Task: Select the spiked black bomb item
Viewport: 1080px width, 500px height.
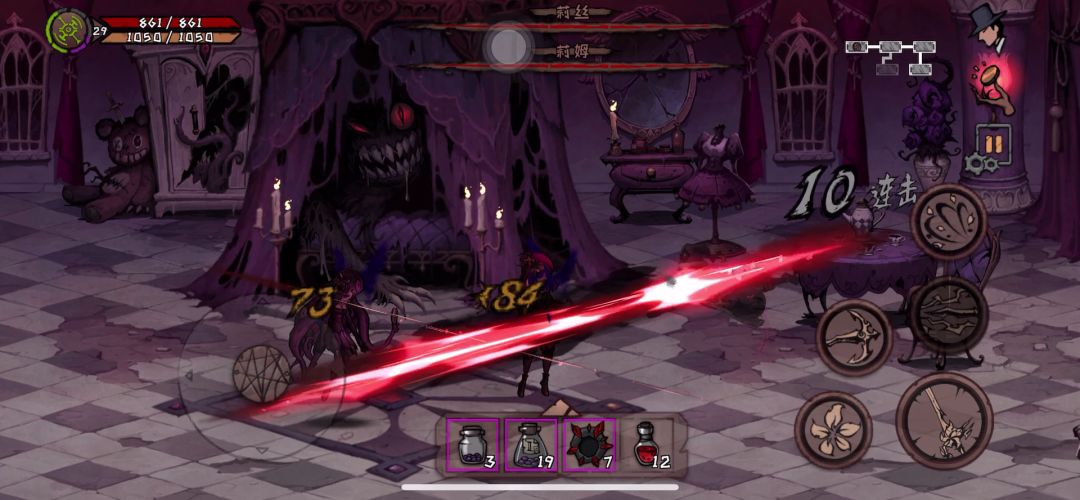Action: coord(588,444)
